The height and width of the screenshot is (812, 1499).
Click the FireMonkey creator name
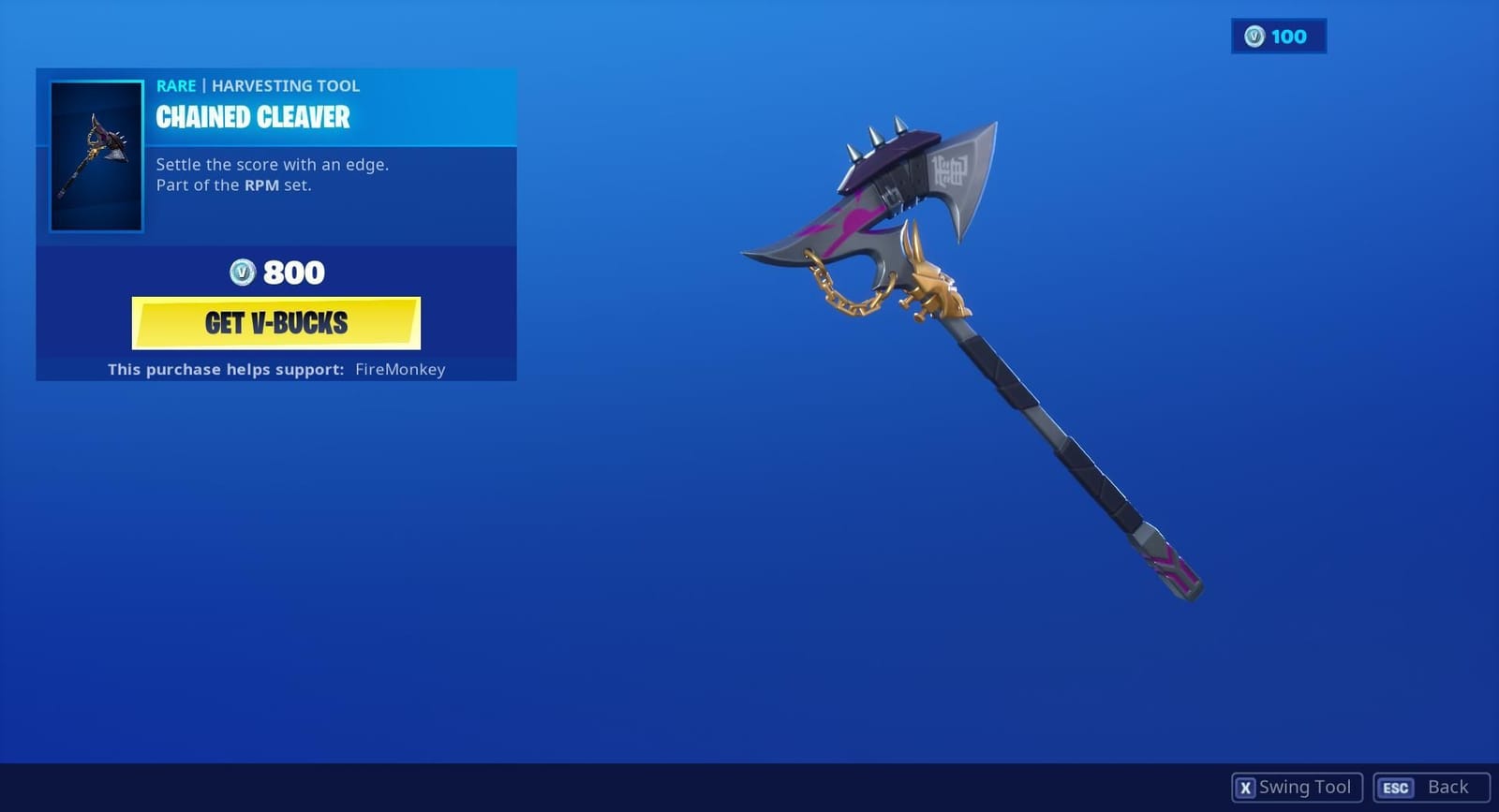pos(401,369)
